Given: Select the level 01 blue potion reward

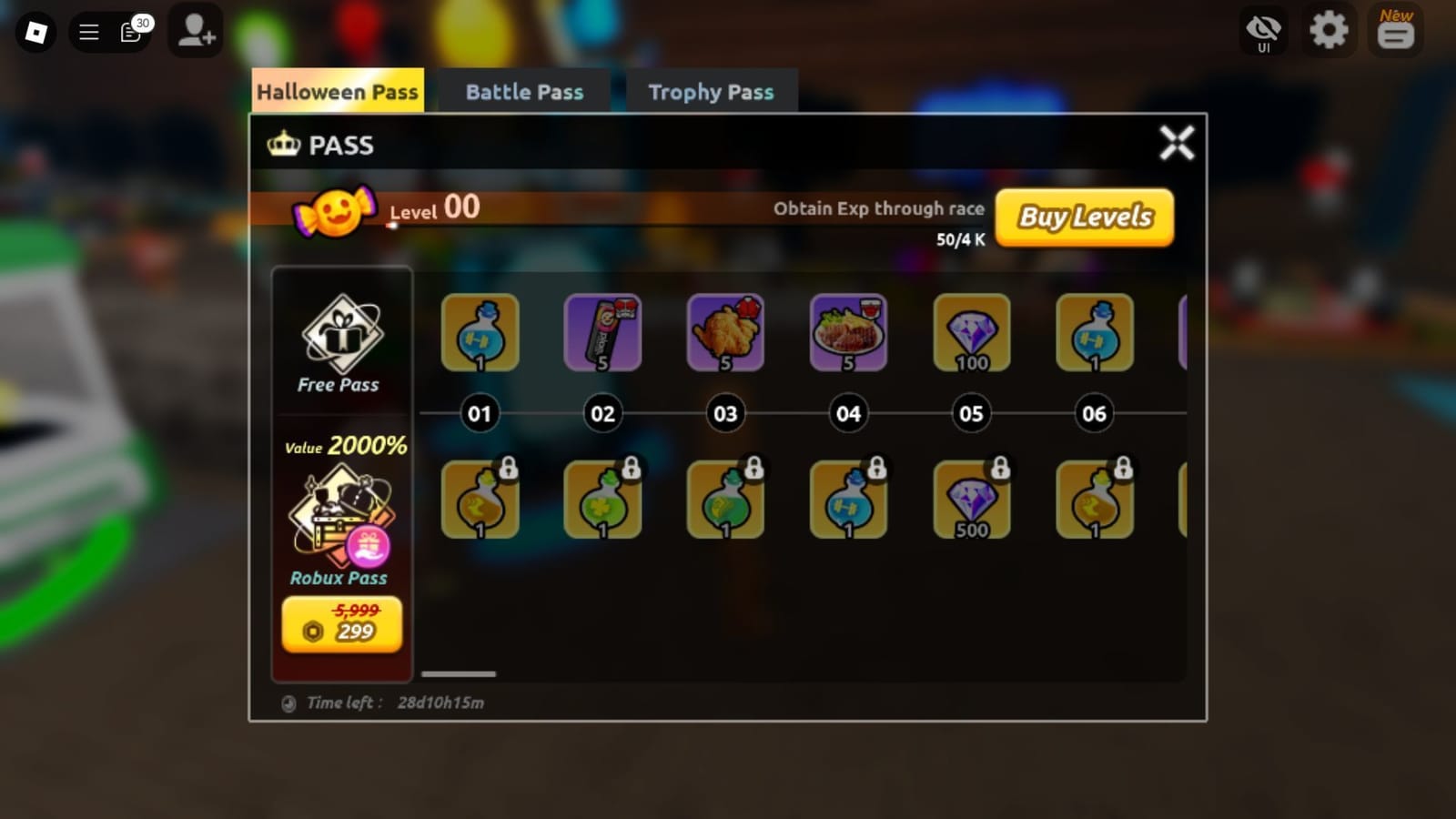Looking at the screenshot, I should coord(480,333).
